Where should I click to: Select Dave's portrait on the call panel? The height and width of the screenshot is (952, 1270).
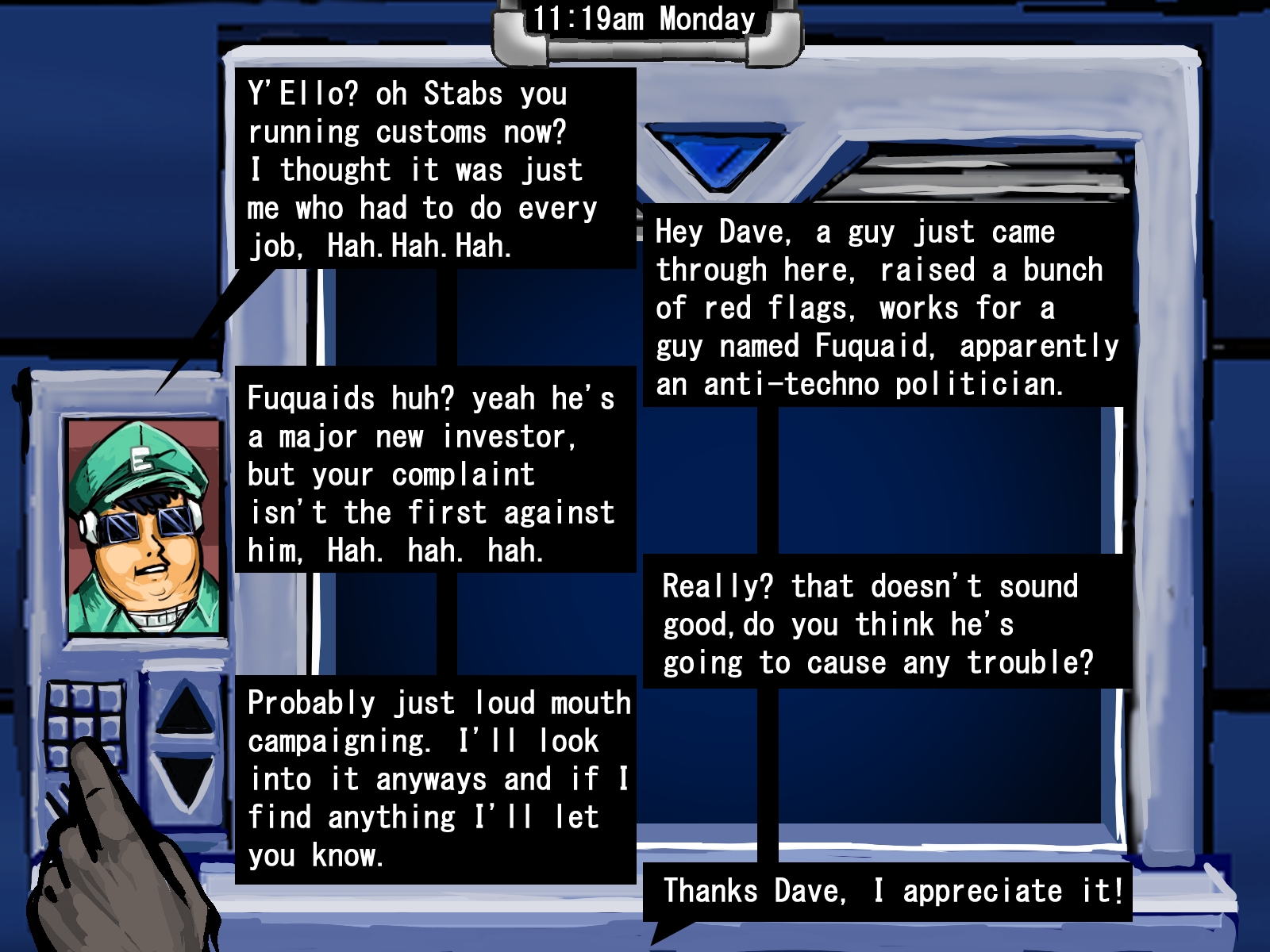(x=144, y=527)
